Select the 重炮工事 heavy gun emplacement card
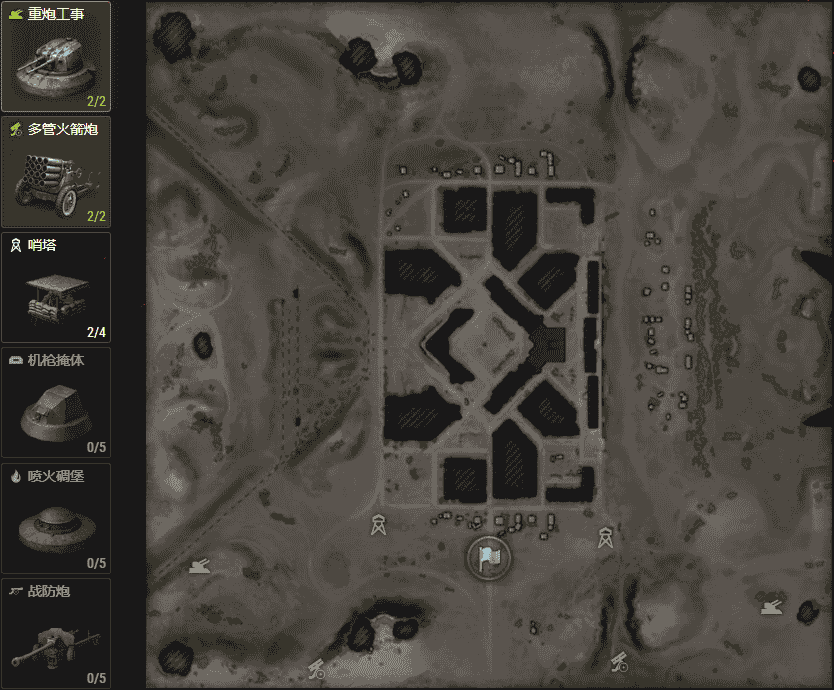 (56, 57)
